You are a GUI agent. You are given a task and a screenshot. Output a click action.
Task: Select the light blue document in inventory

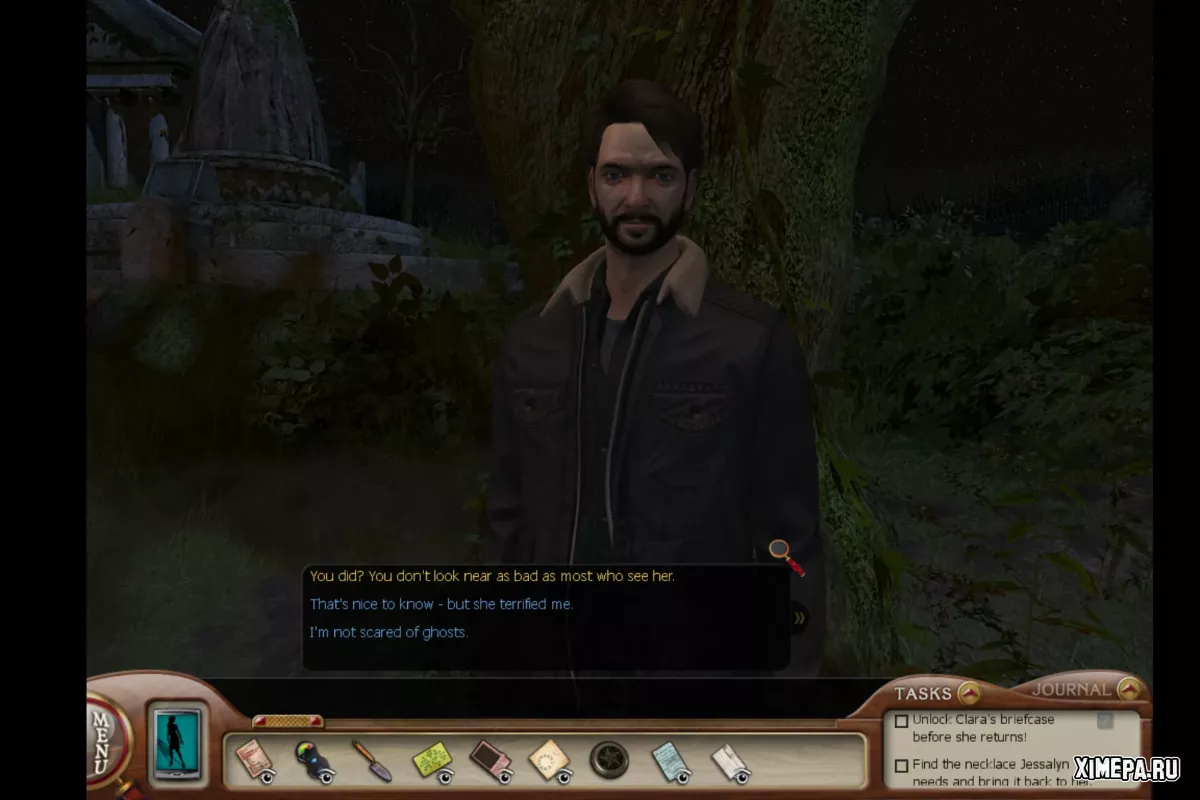pos(670,760)
